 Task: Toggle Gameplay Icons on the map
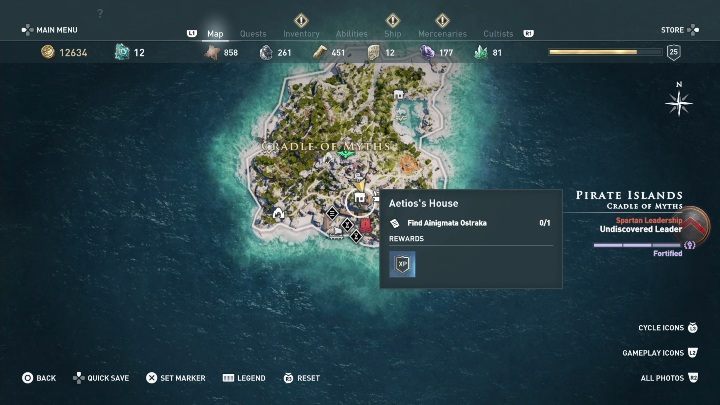[x=660, y=353]
